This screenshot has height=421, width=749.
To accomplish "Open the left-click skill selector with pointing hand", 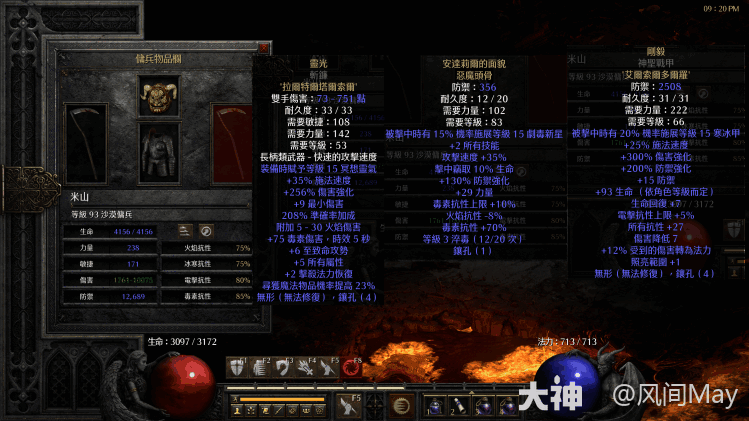I will click(349, 405).
